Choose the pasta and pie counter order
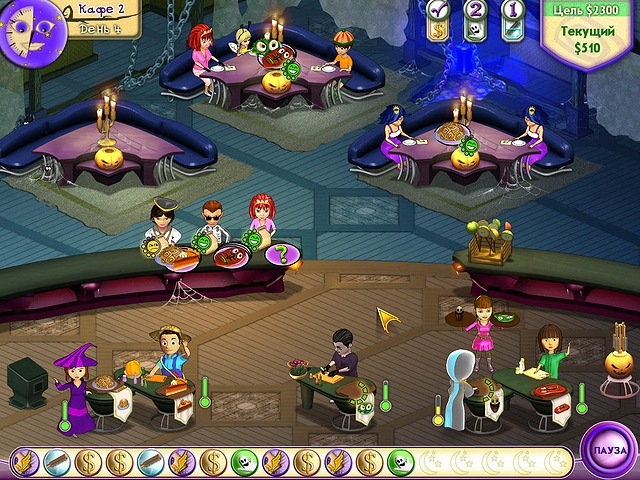Screen dimensions: 640x480 point(178,257)
